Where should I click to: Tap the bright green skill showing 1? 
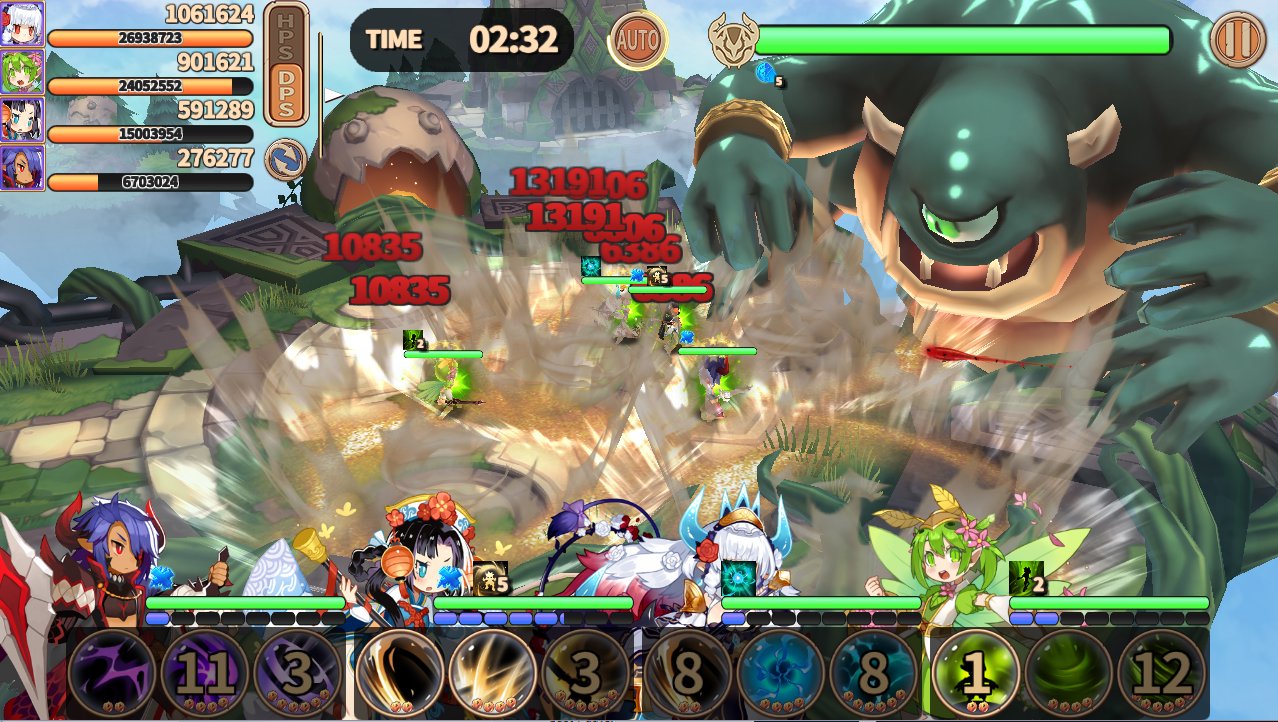click(976, 674)
